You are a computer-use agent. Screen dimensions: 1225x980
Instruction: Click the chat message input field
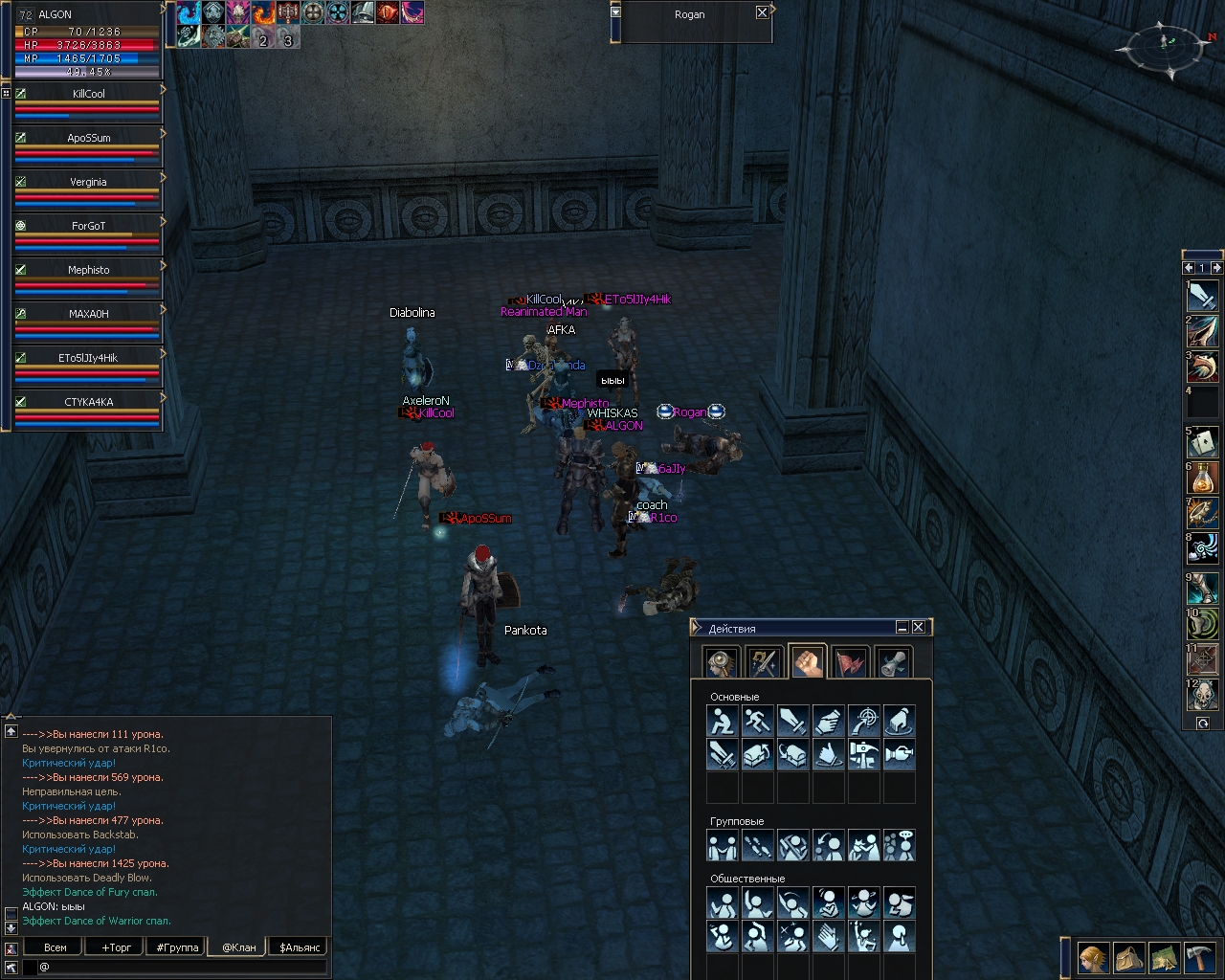coord(182,967)
